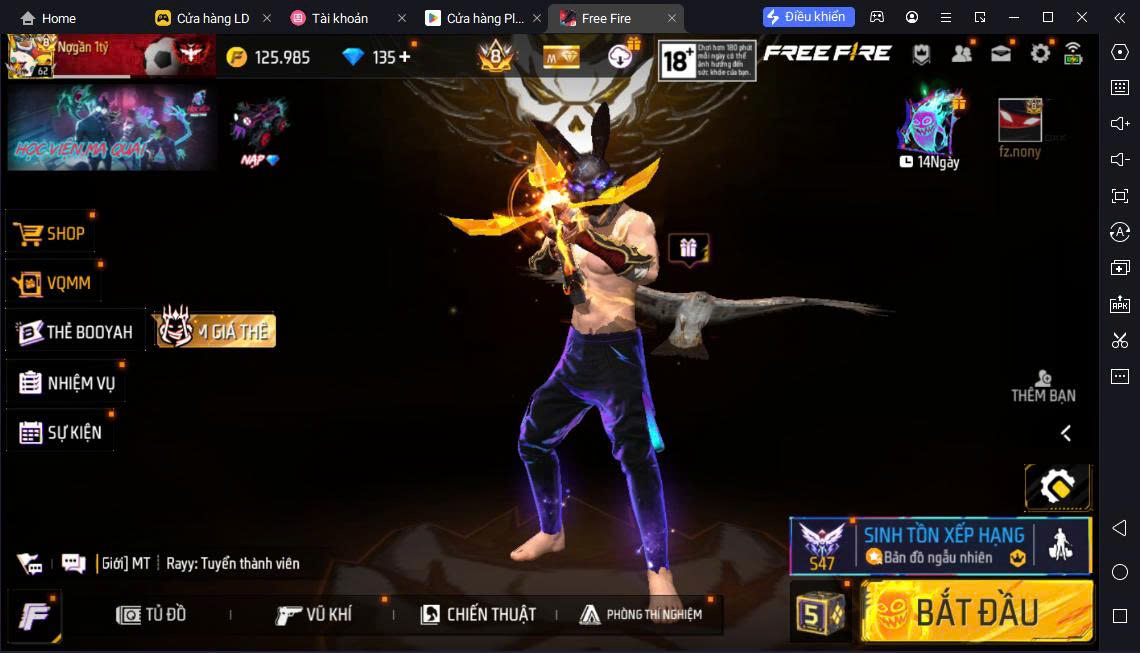Open the chat speech bubble icon
Image resolution: width=1140 pixels, height=653 pixels.
click(x=73, y=563)
